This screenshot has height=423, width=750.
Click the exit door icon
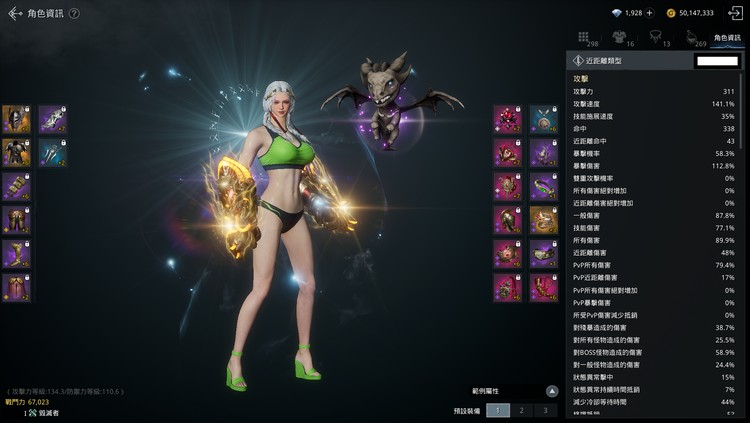[x=735, y=13]
